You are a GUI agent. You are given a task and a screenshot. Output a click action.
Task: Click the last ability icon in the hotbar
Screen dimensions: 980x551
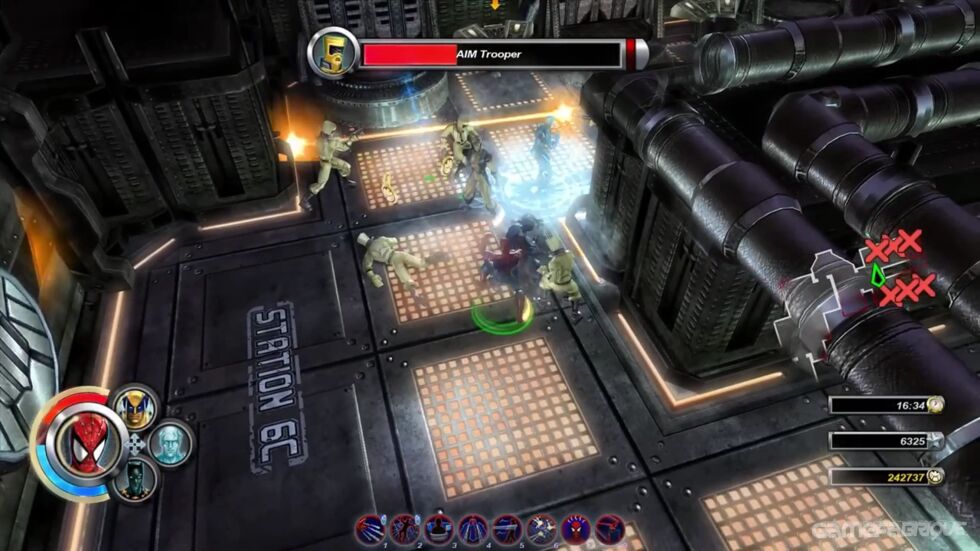(x=609, y=529)
